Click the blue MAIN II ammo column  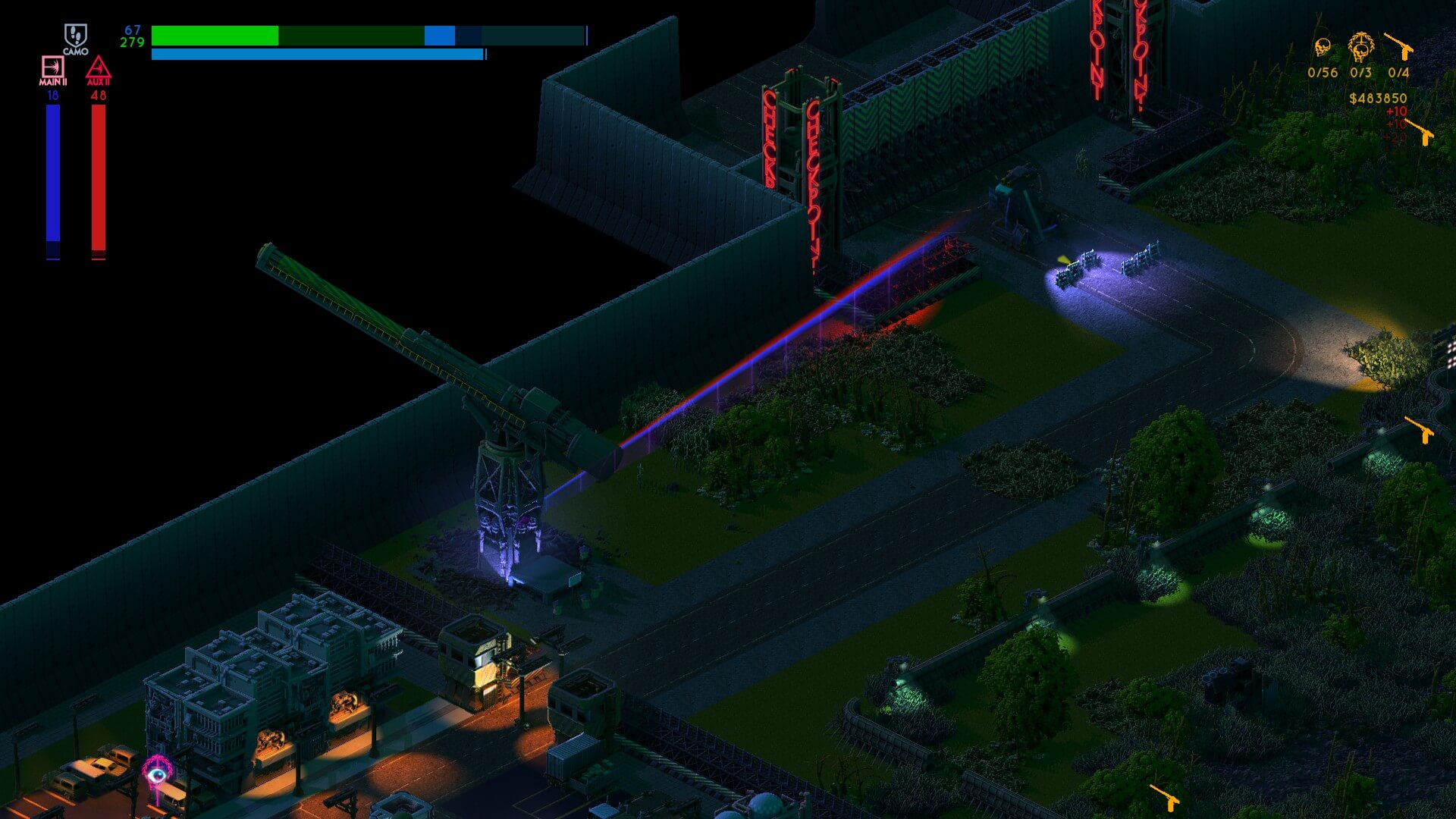52,174
